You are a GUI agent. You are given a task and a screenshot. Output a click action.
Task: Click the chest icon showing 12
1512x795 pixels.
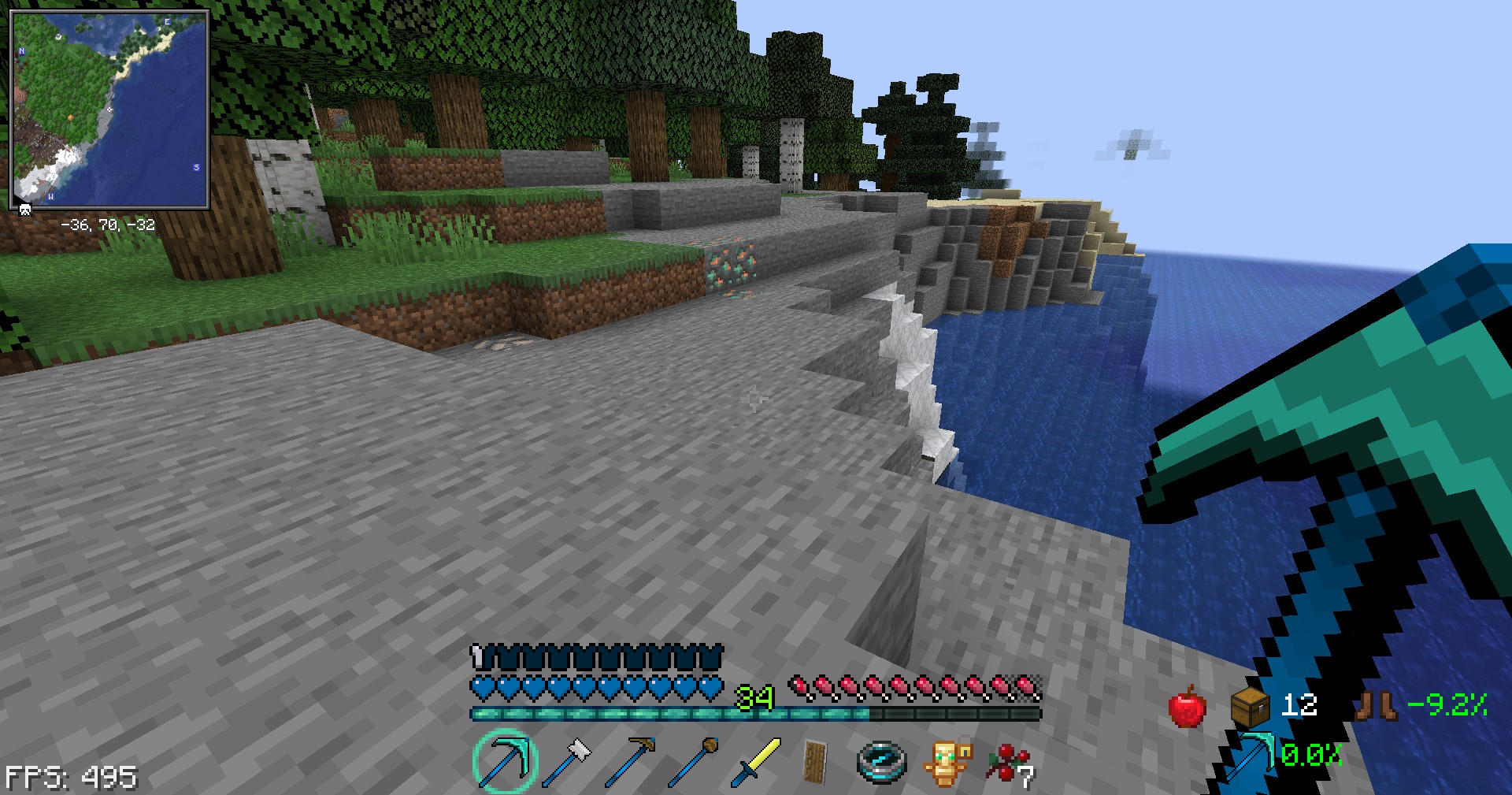(x=1251, y=706)
